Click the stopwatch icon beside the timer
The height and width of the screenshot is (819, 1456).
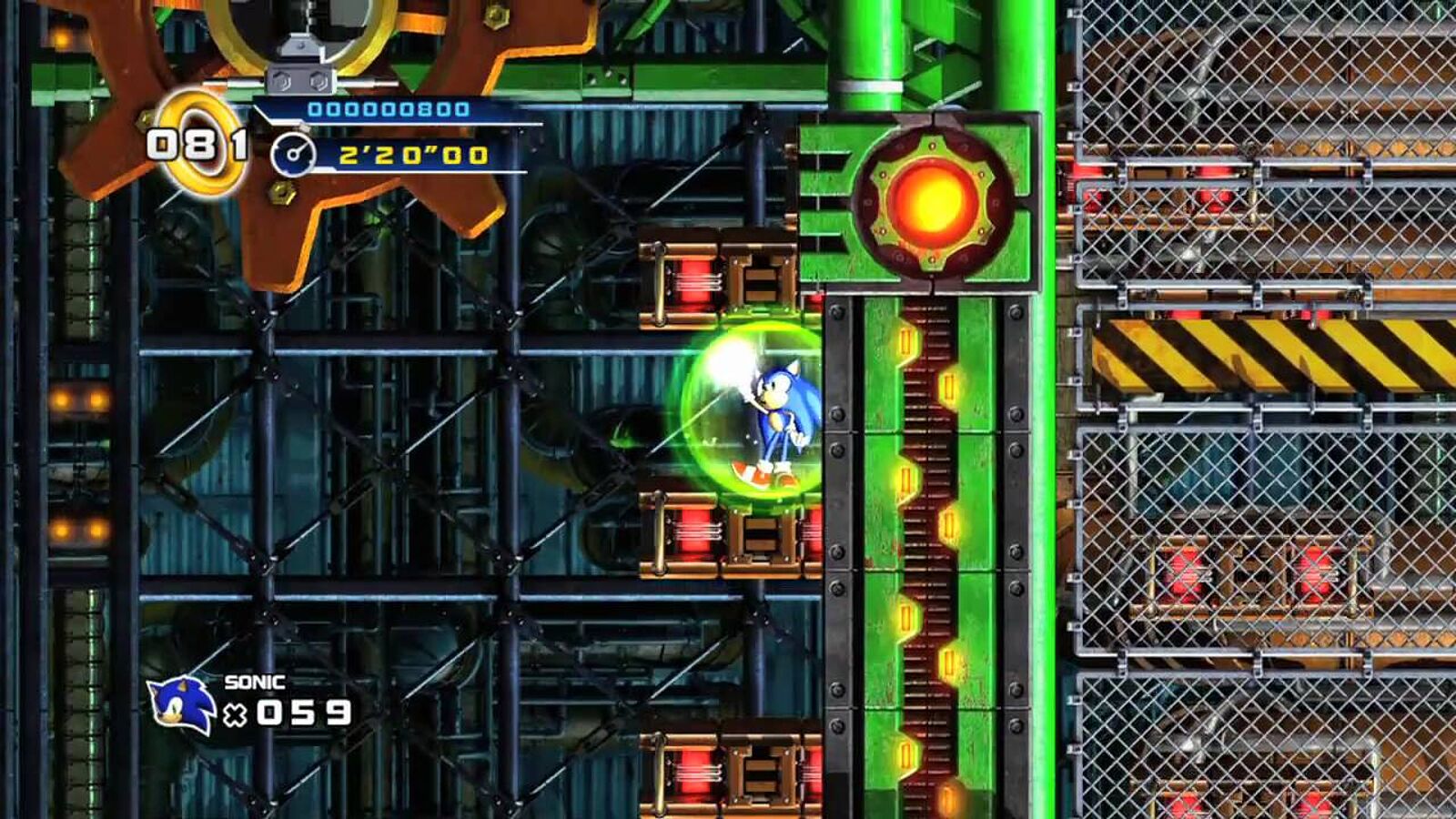tap(294, 155)
